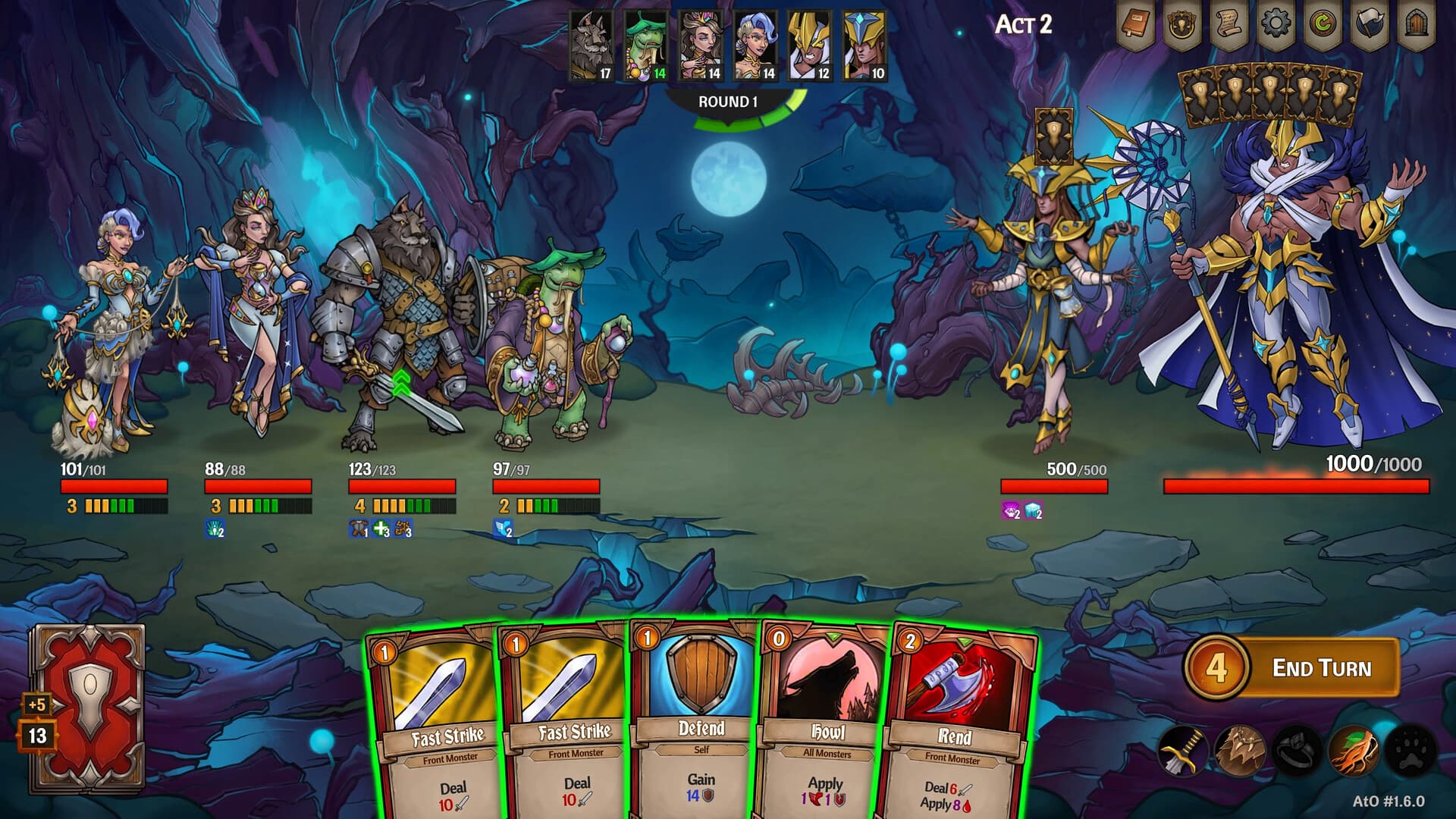Screen dimensions: 1456x819
Task: End the current turn
Action: (1319, 668)
